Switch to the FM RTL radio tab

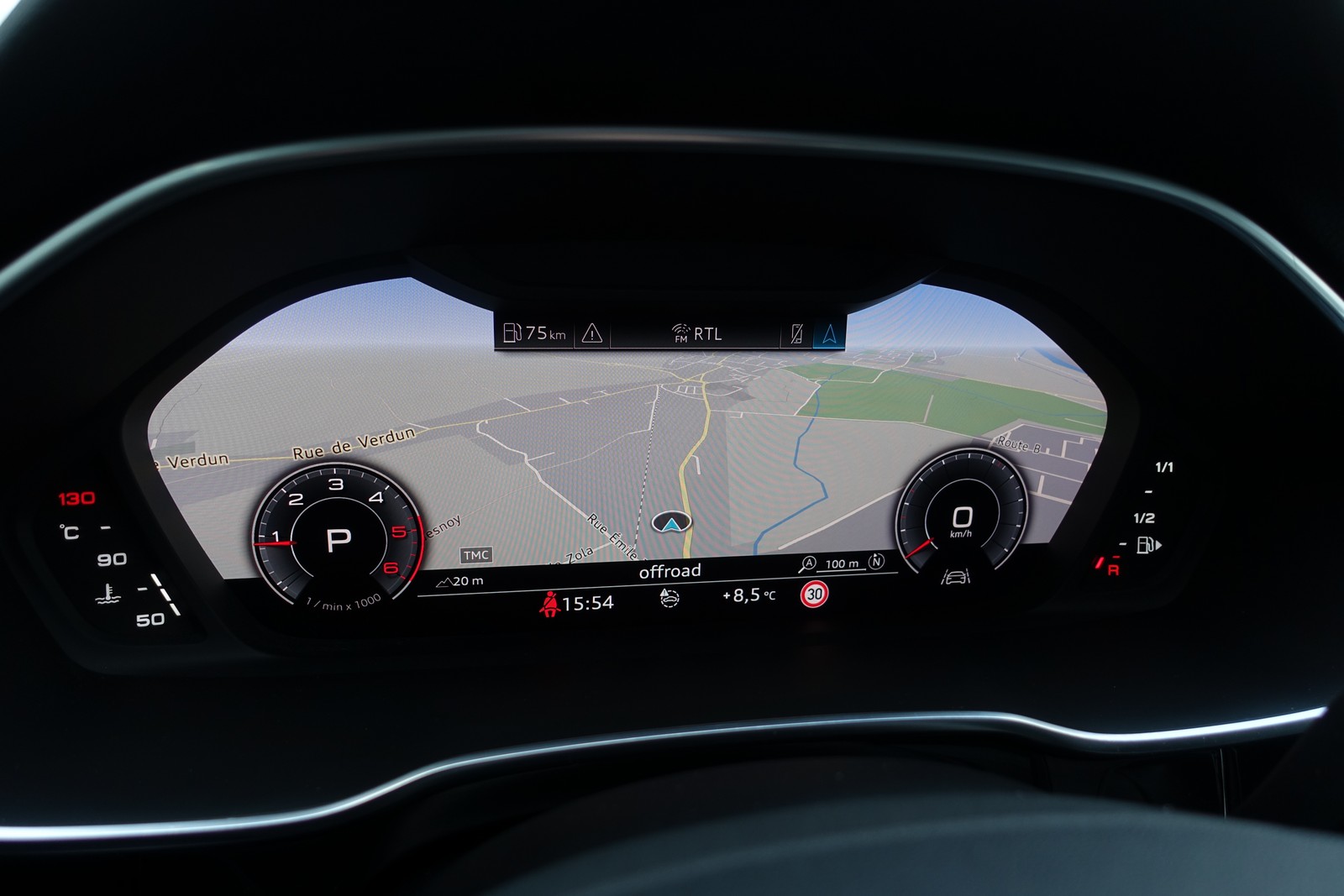pyautogui.click(x=696, y=334)
